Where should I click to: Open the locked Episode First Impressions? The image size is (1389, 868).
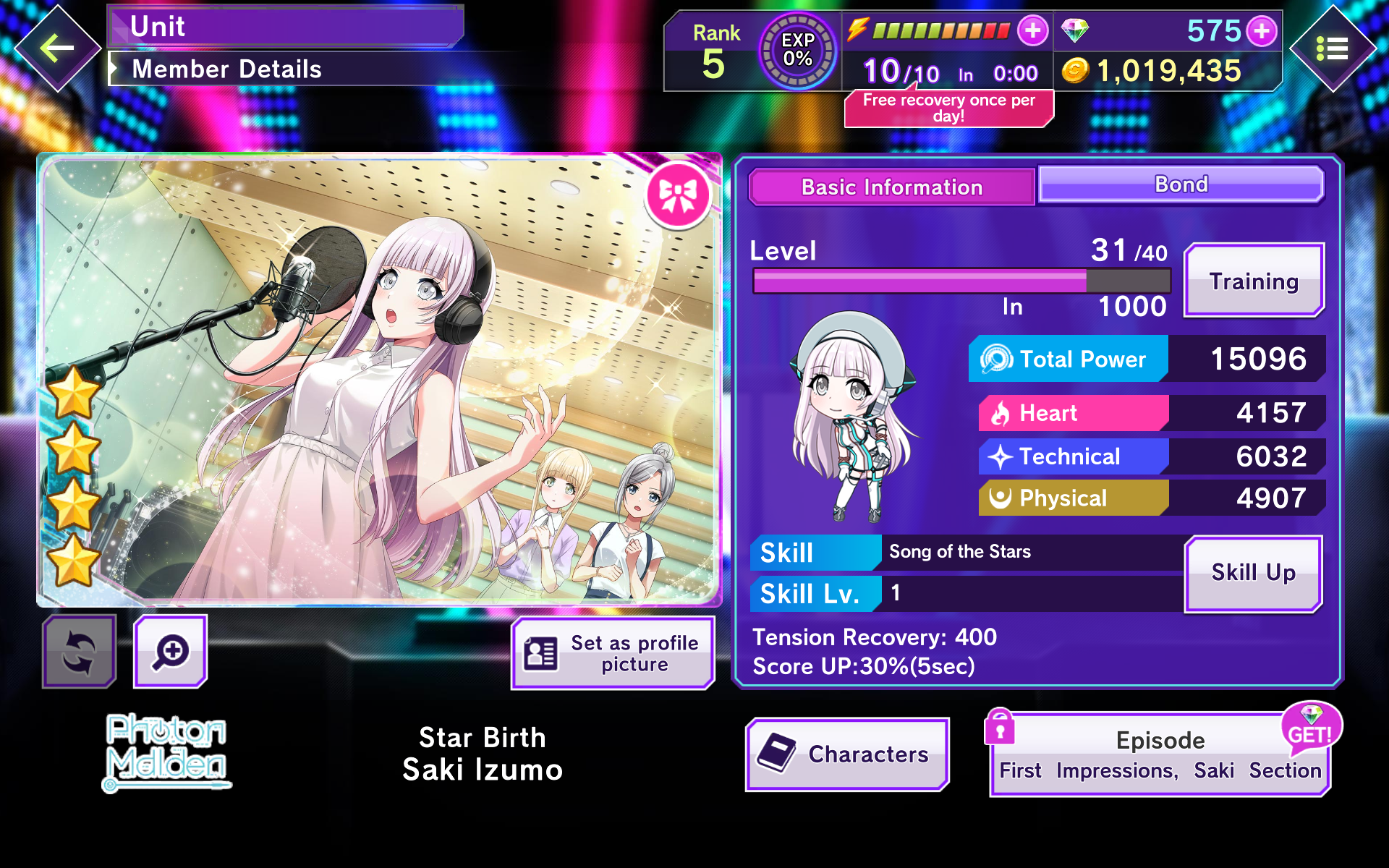pyautogui.click(x=1160, y=756)
